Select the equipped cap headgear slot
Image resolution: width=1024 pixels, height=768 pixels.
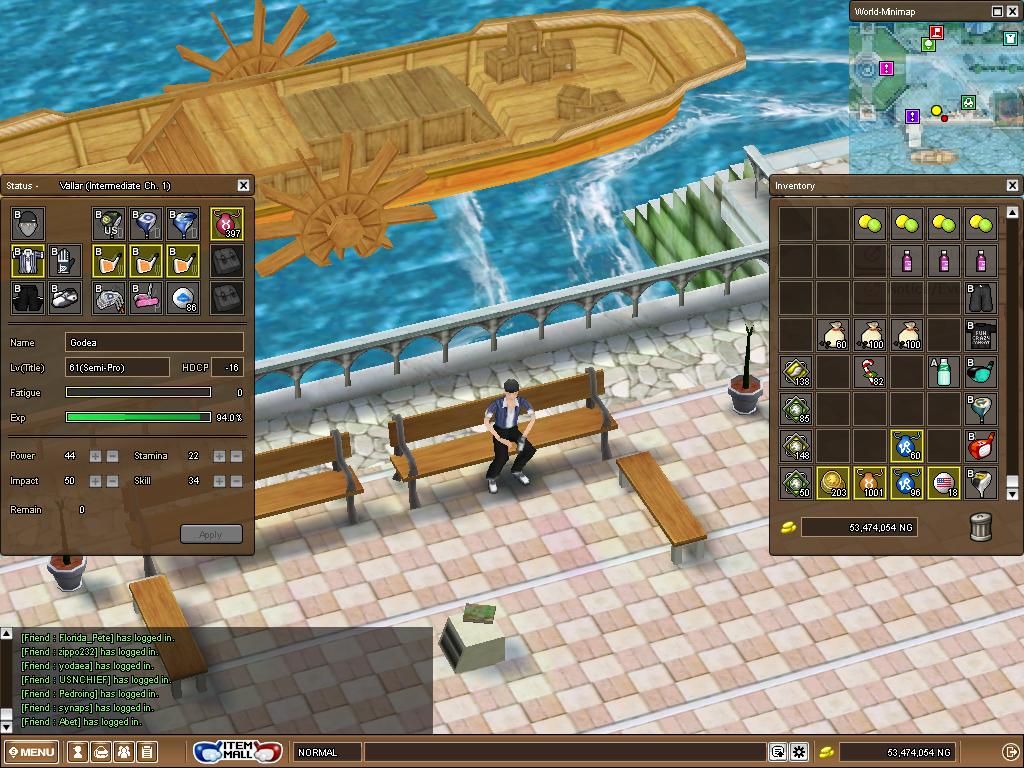coord(28,224)
